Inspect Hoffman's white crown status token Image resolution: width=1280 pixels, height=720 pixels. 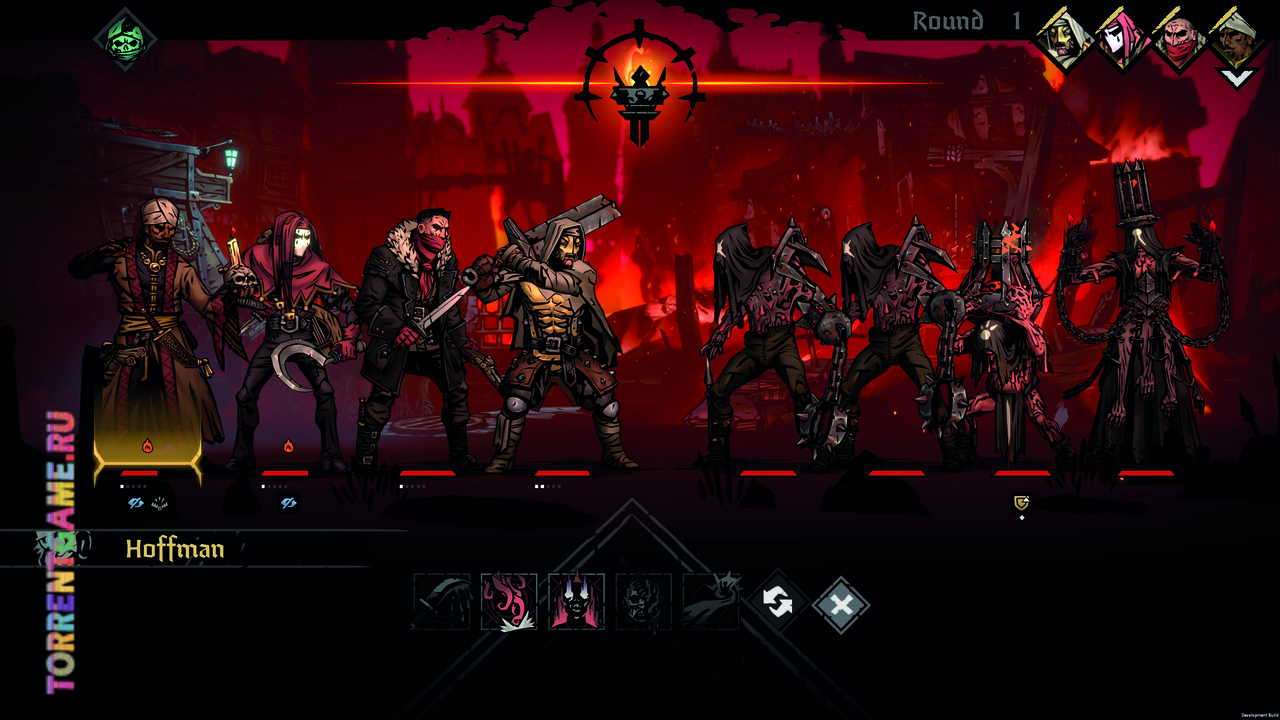(x=160, y=504)
